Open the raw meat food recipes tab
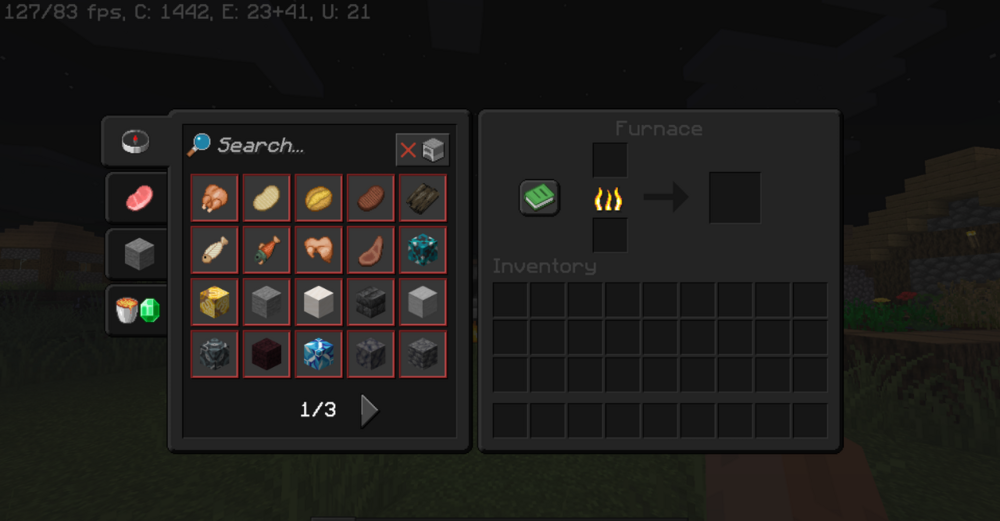The image size is (1000, 521). pos(138,197)
